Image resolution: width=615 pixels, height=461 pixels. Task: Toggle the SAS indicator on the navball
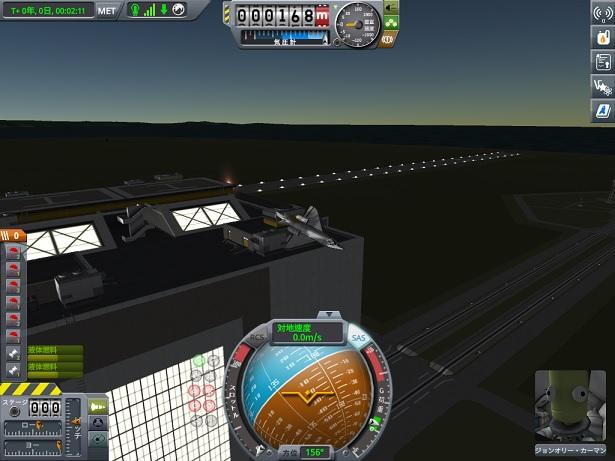click(359, 338)
